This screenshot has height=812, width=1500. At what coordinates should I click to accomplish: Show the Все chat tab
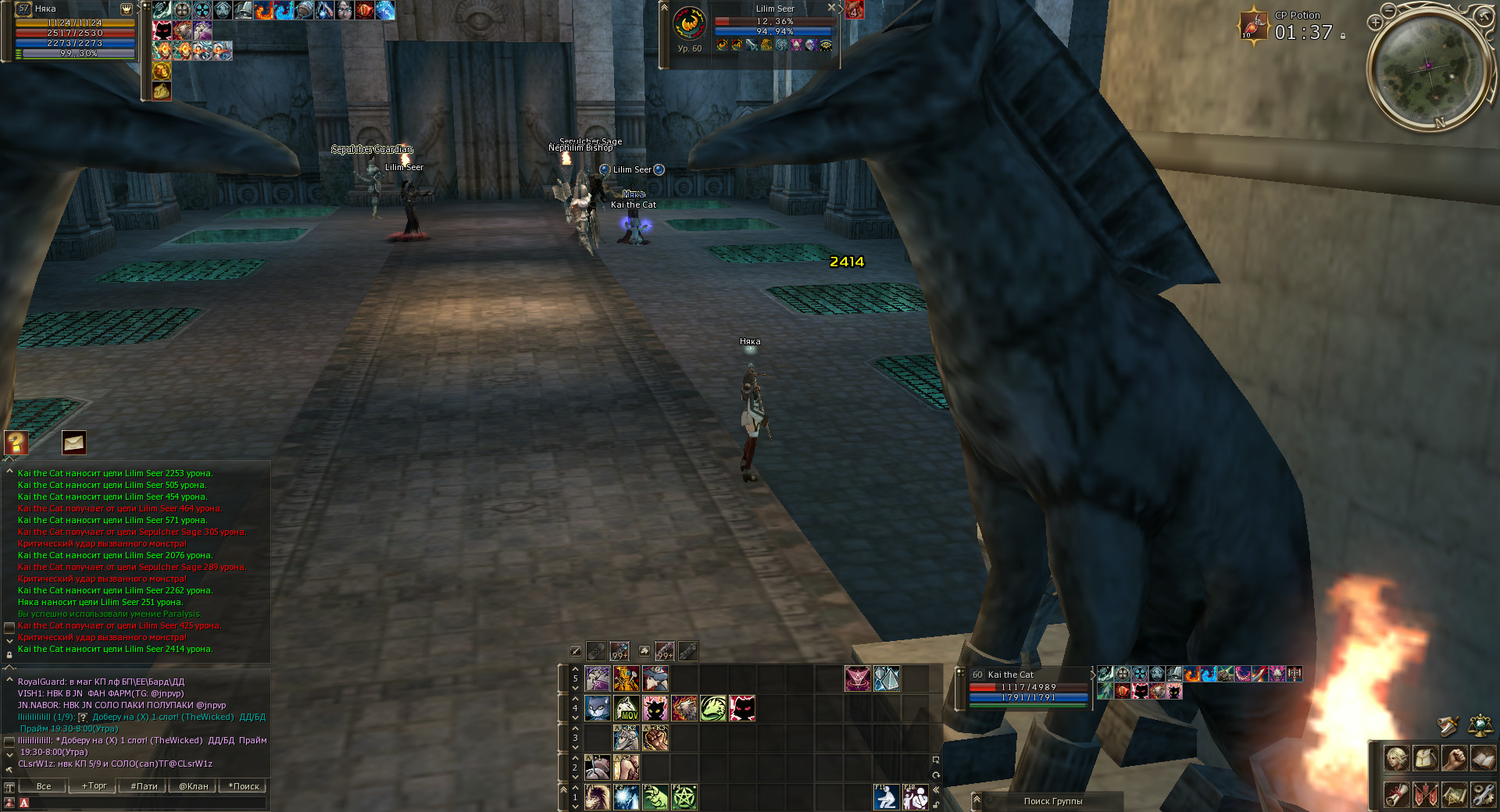point(44,786)
